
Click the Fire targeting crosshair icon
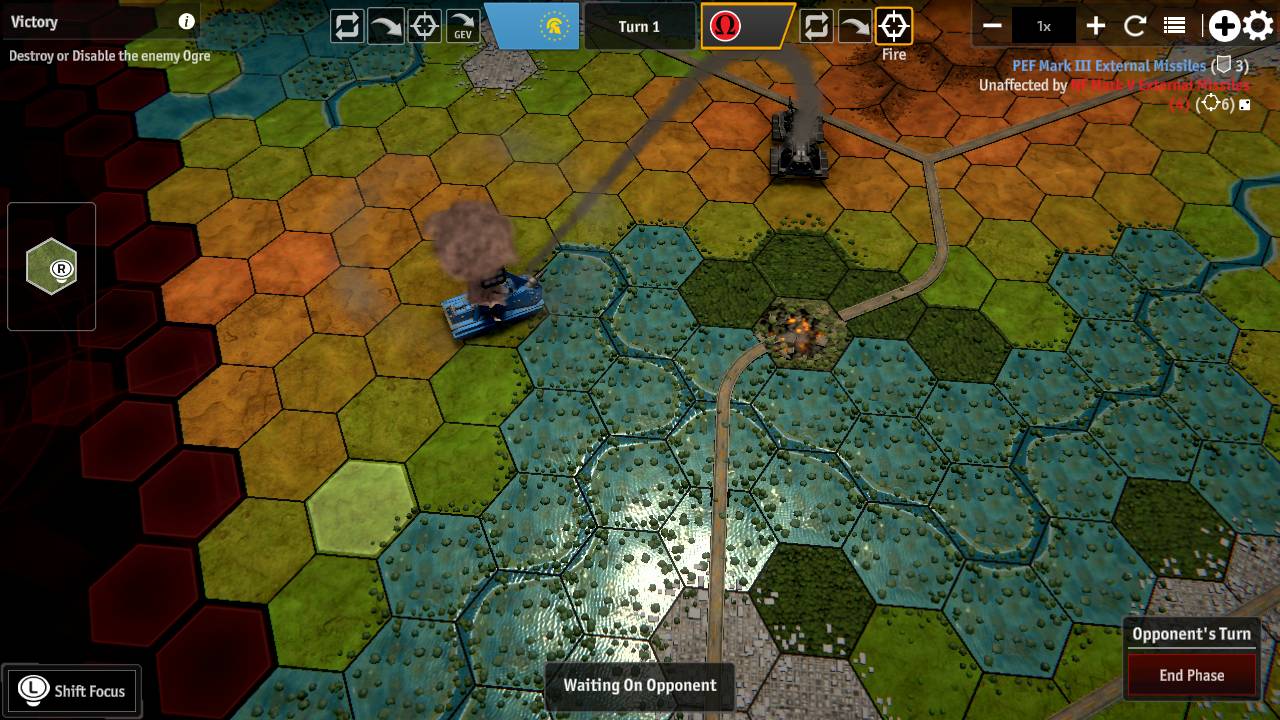[893, 25]
